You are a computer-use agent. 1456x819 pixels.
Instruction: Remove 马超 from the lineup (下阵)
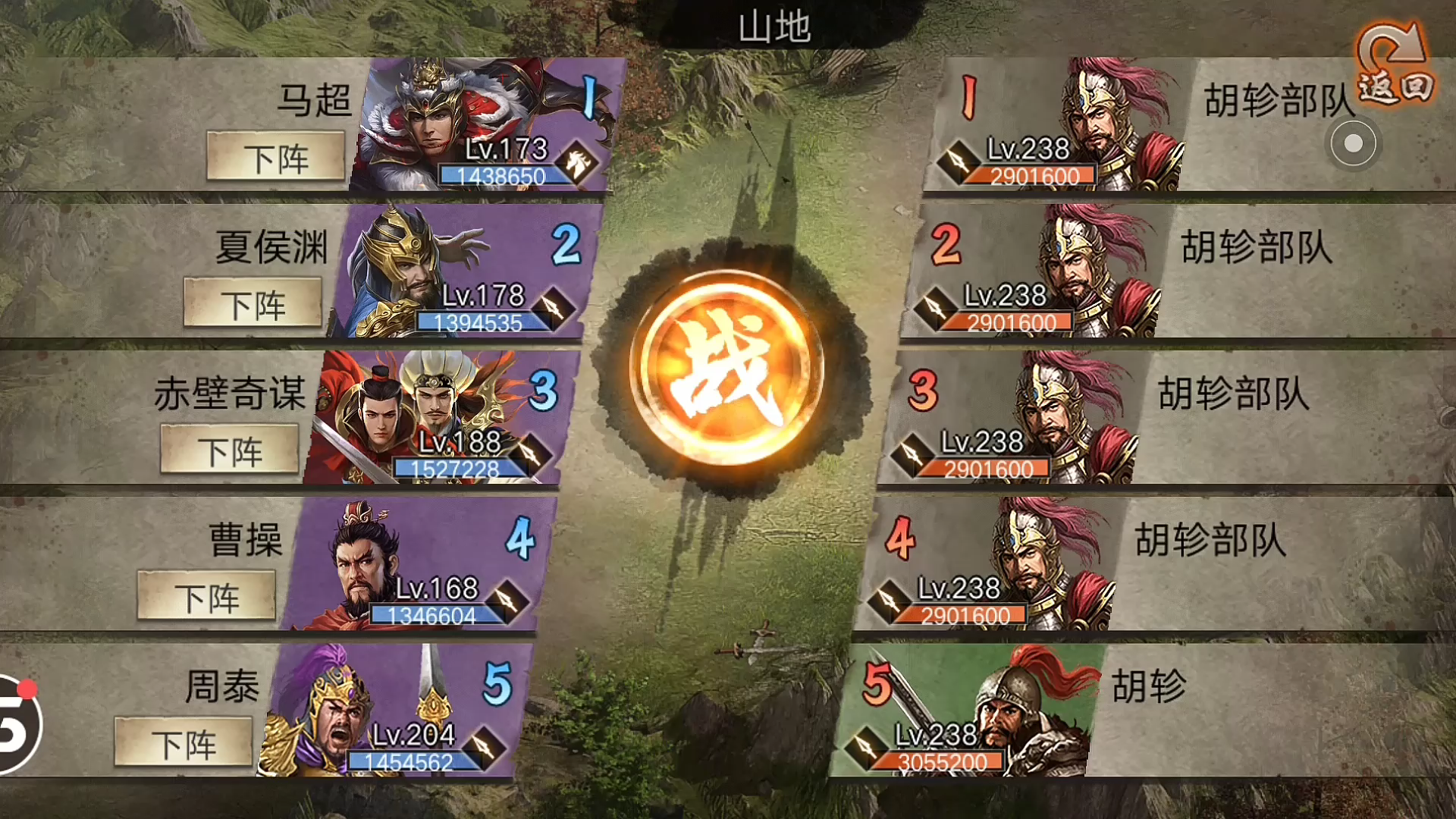pos(276,157)
